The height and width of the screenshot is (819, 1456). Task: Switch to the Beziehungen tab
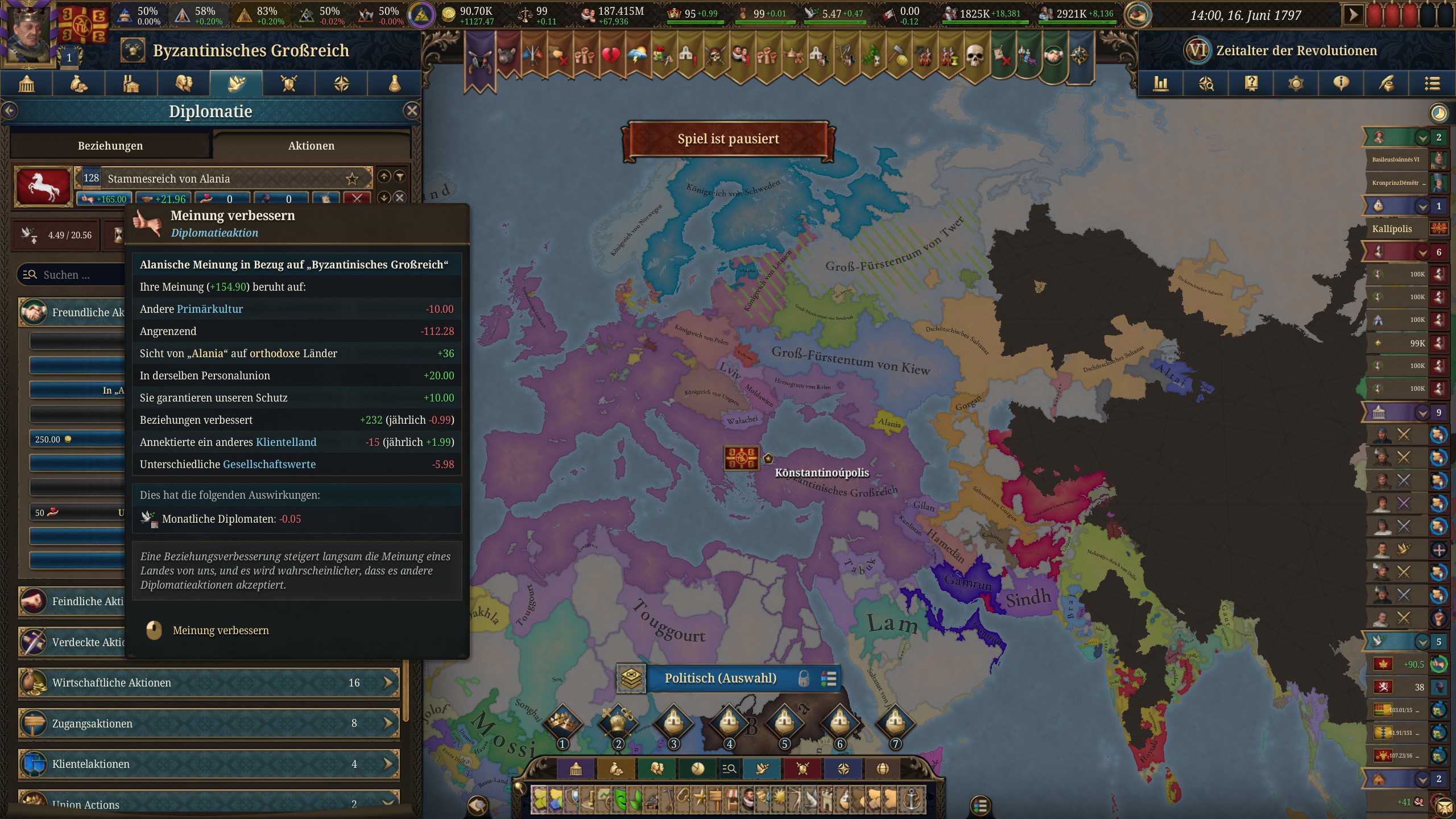pos(110,146)
